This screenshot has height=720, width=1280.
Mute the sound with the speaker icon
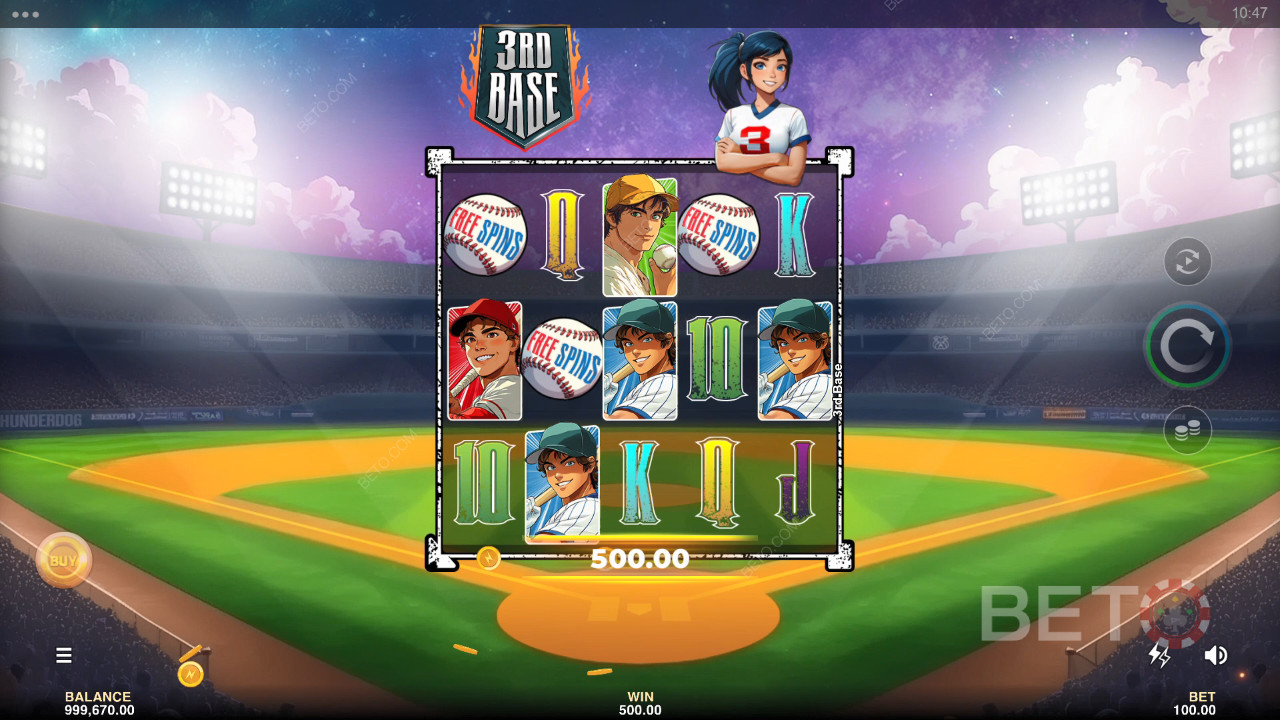click(x=1216, y=655)
